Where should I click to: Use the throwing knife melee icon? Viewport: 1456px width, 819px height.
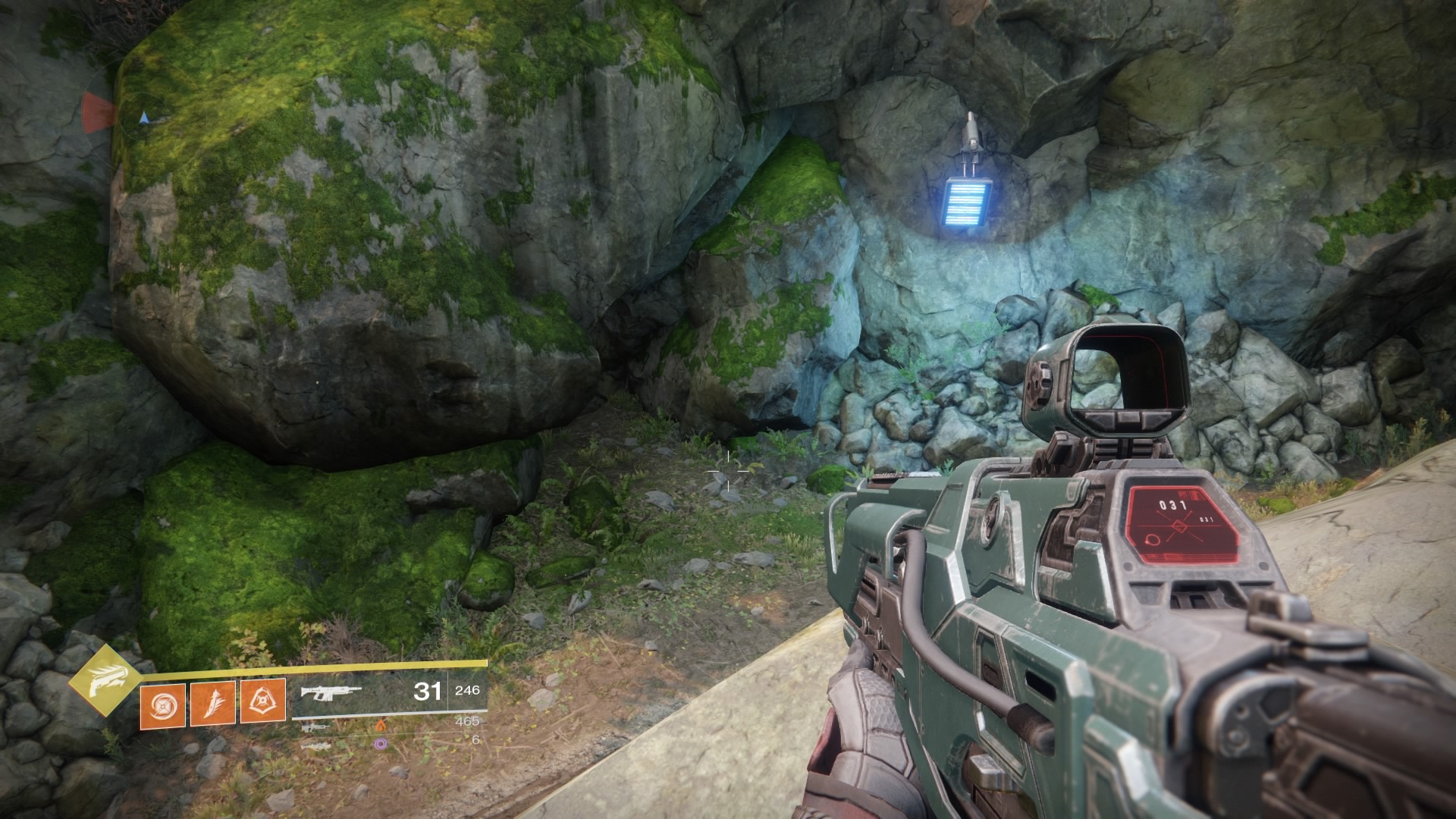coord(212,703)
